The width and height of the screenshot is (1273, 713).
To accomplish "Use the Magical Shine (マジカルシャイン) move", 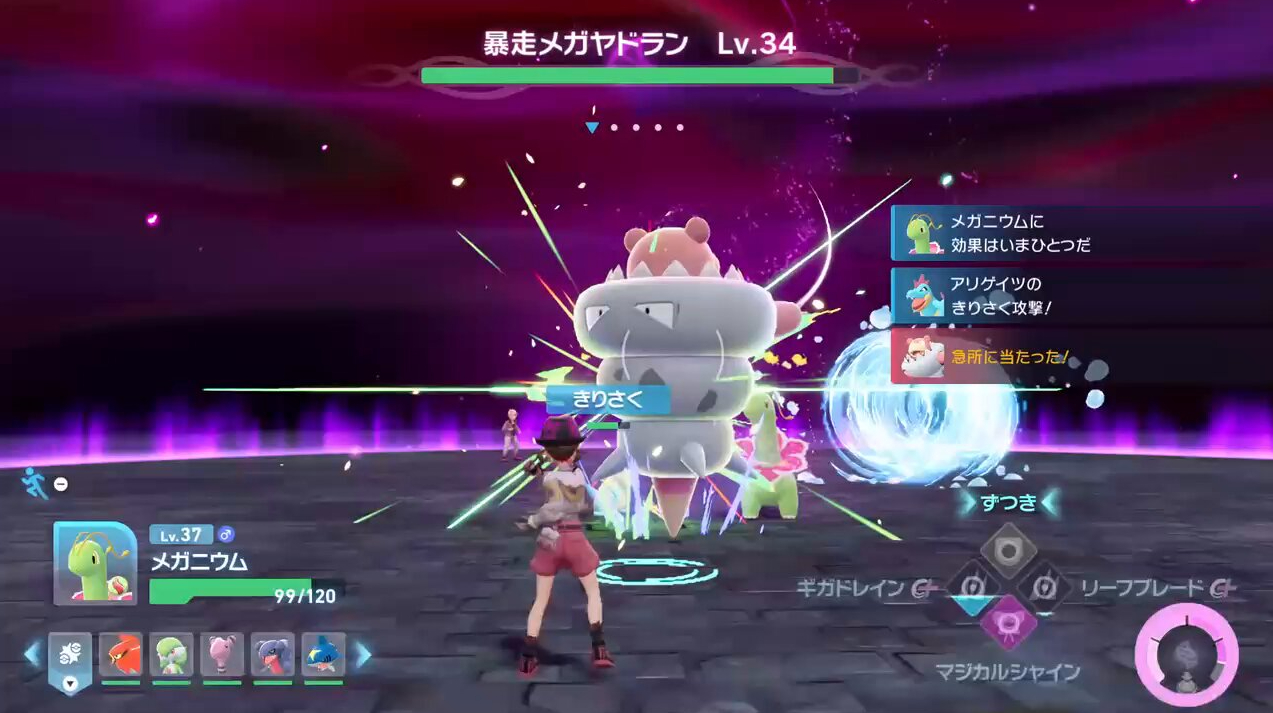I will [x=1007, y=622].
